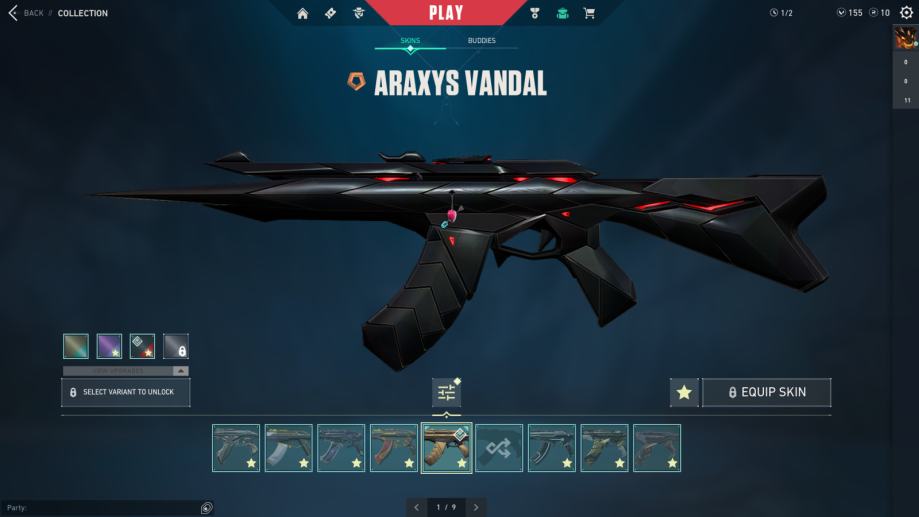This screenshot has height=517, width=919.
Task: Select the purple color variant swatch
Action: pos(109,346)
